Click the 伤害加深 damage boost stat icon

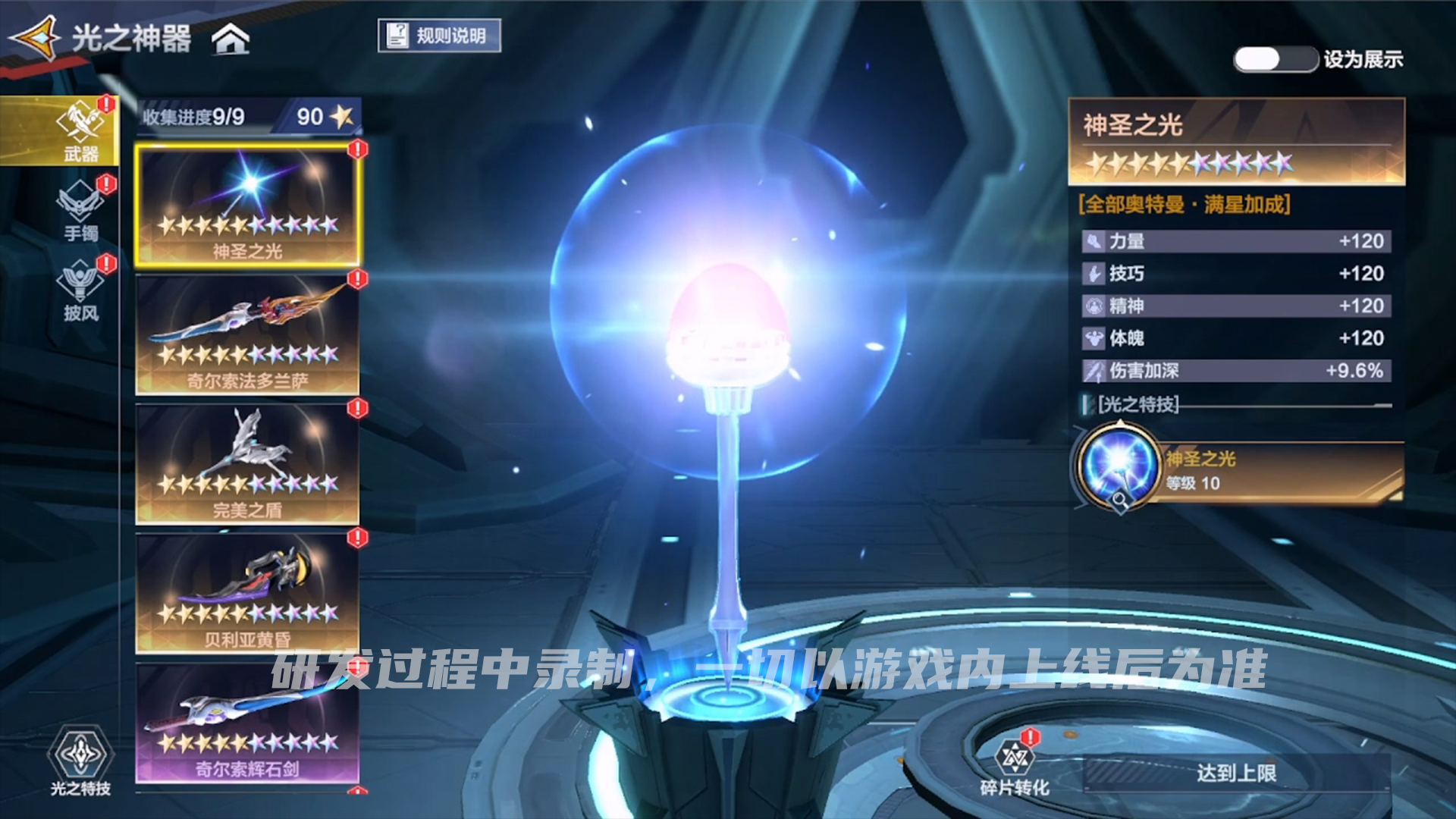[1093, 371]
